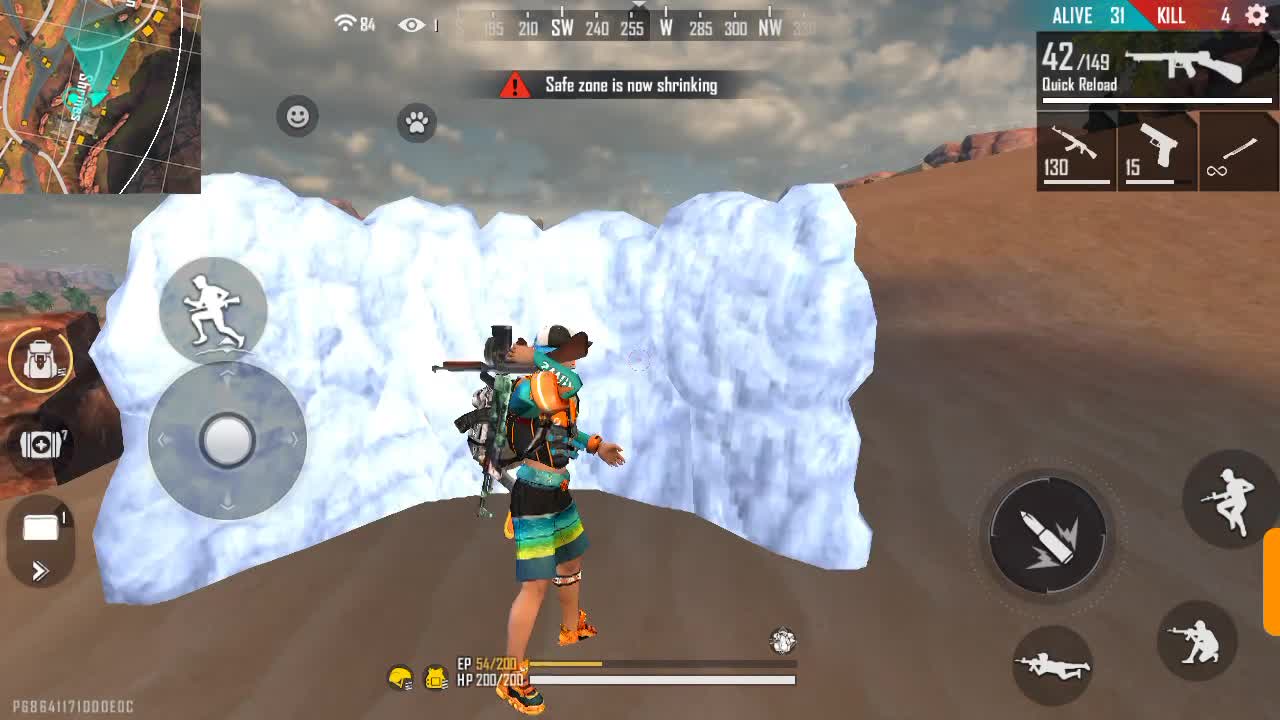The height and width of the screenshot is (720, 1280).
Task: Open the pet paw menu
Action: 416,123
